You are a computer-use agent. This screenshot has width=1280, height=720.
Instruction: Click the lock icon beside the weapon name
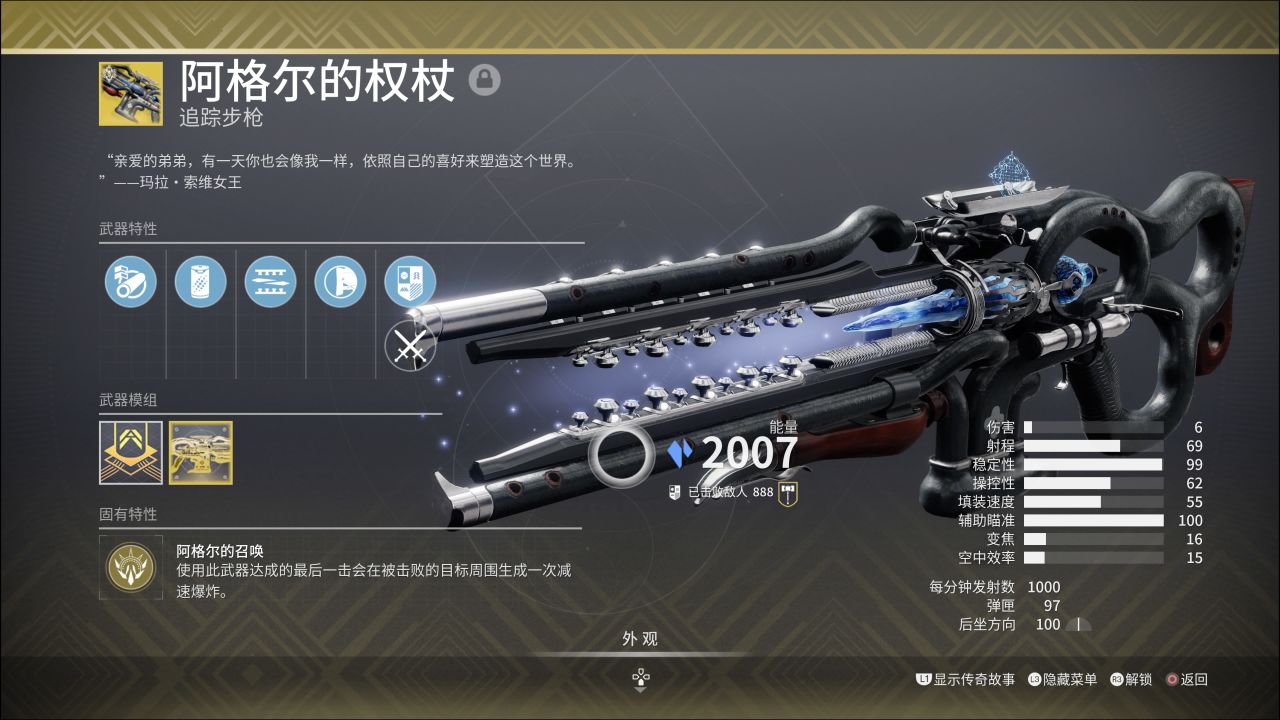[485, 80]
